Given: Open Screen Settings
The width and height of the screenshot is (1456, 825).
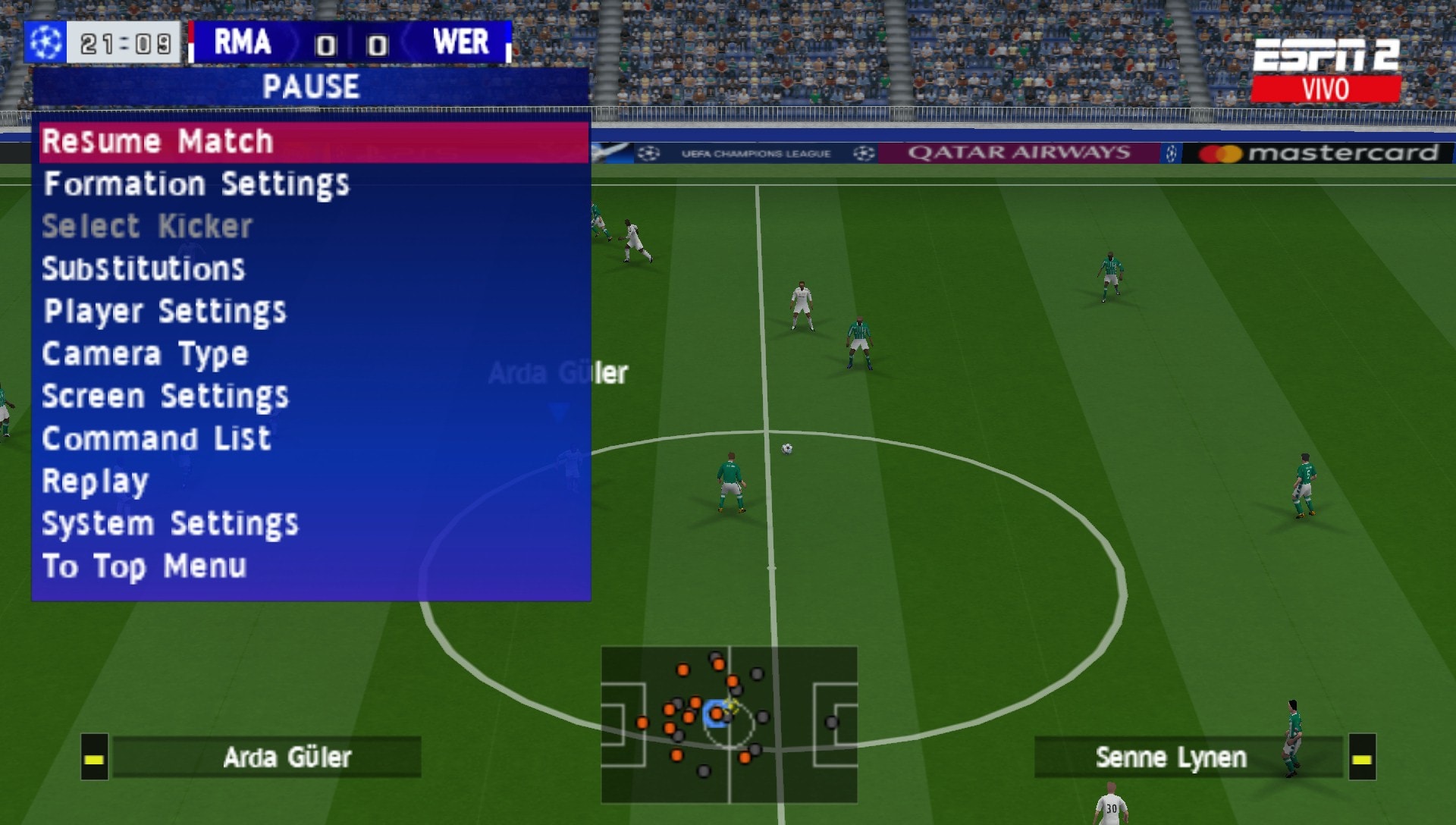Looking at the screenshot, I should (x=165, y=396).
